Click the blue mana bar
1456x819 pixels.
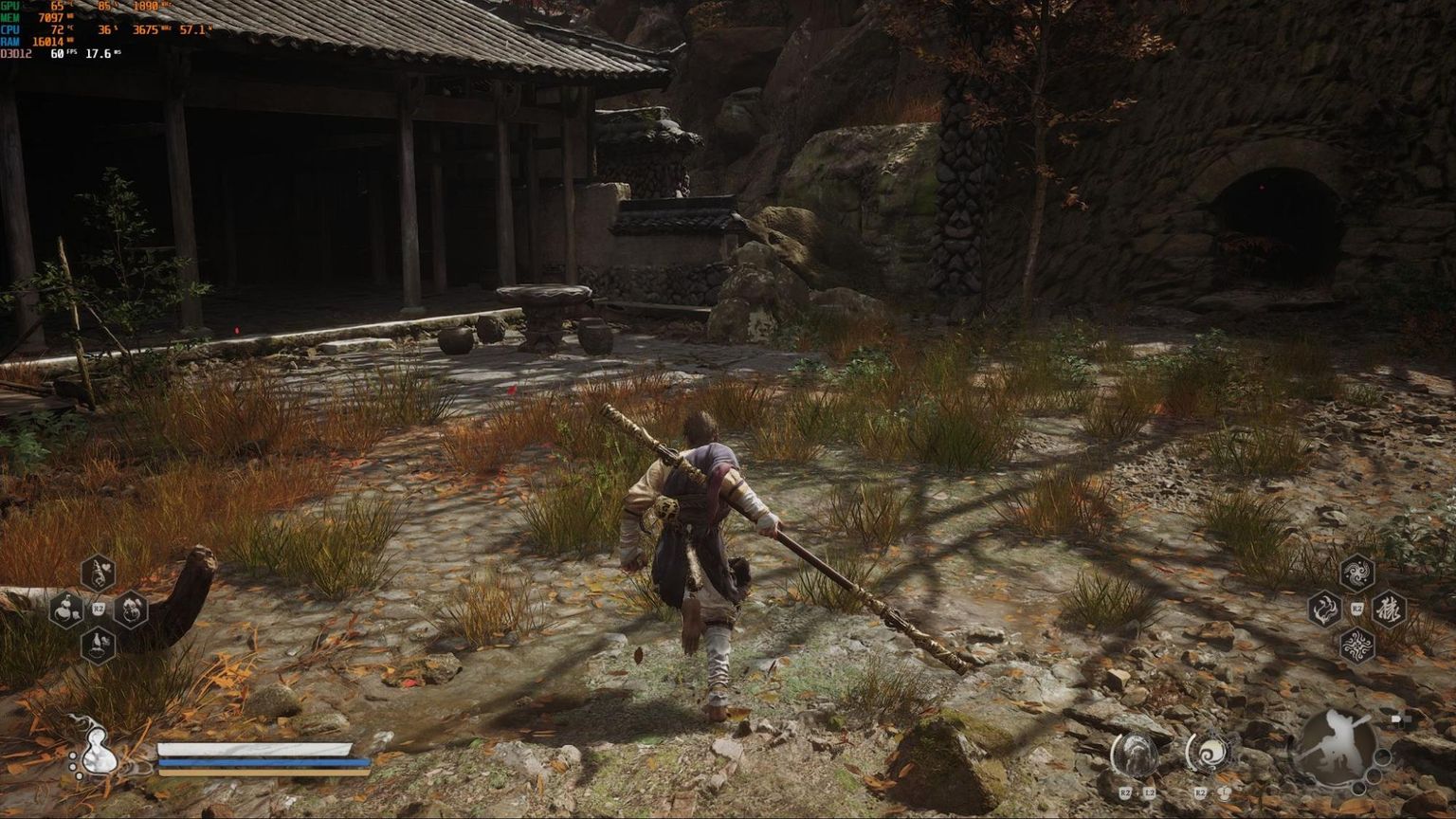(261, 762)
